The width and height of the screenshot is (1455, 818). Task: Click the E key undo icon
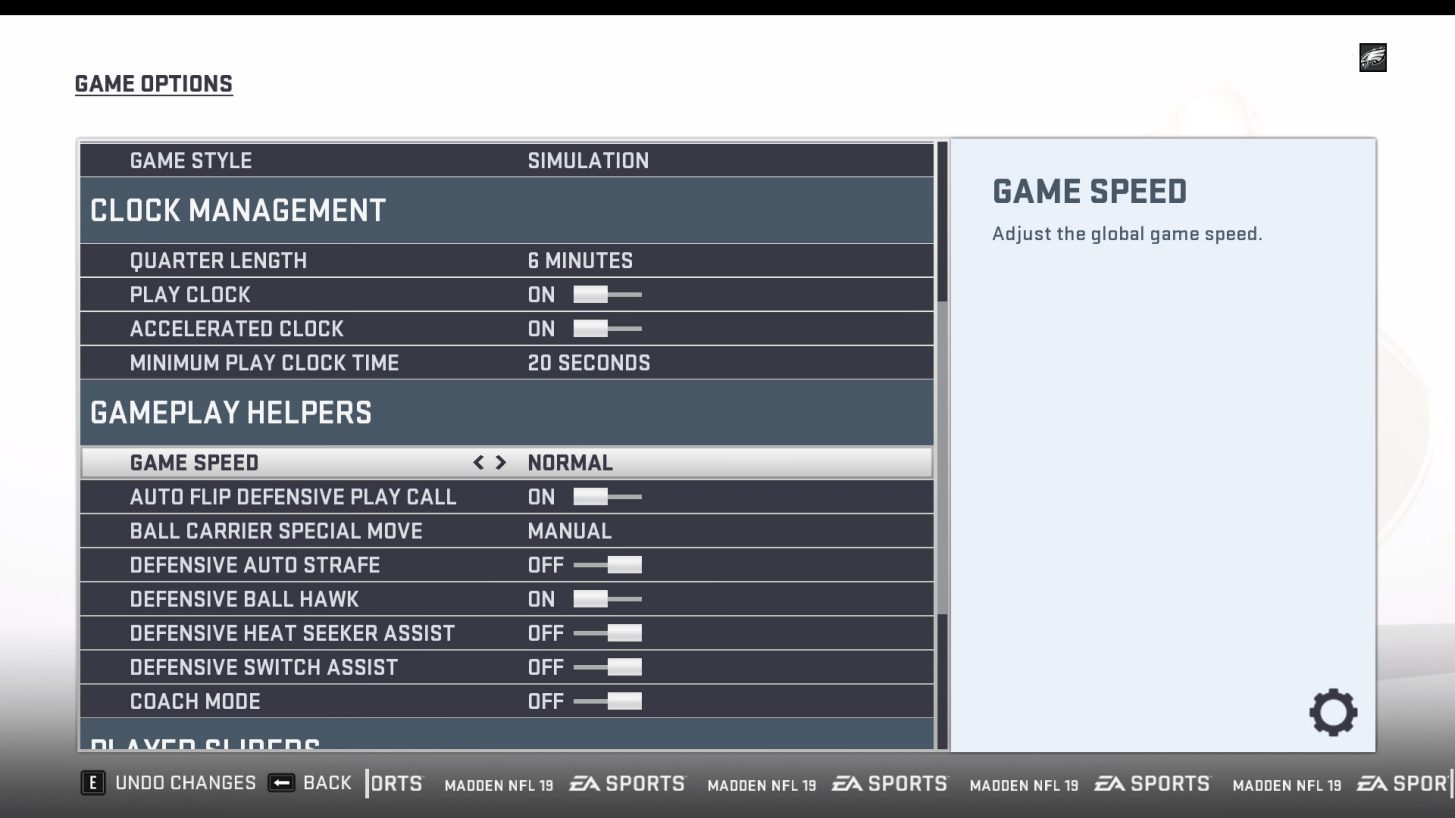coord(93,783)
